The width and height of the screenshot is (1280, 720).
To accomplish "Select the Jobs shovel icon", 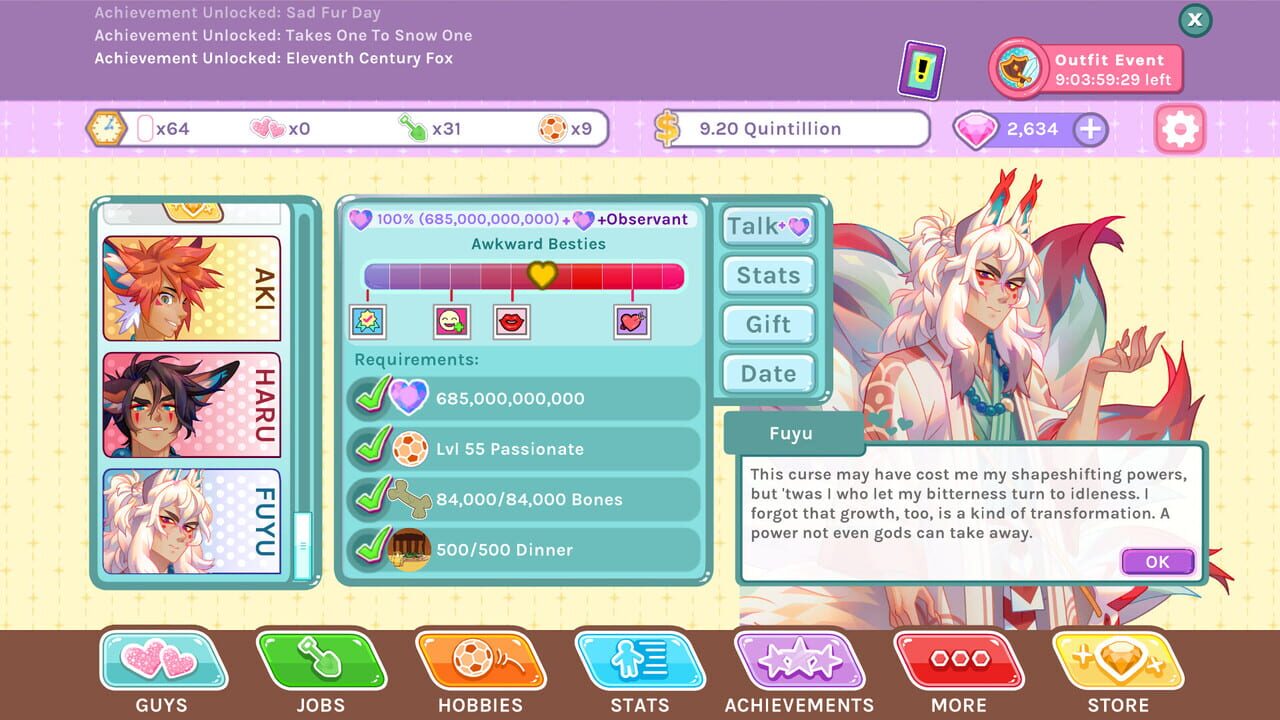I will click(320, 662).
